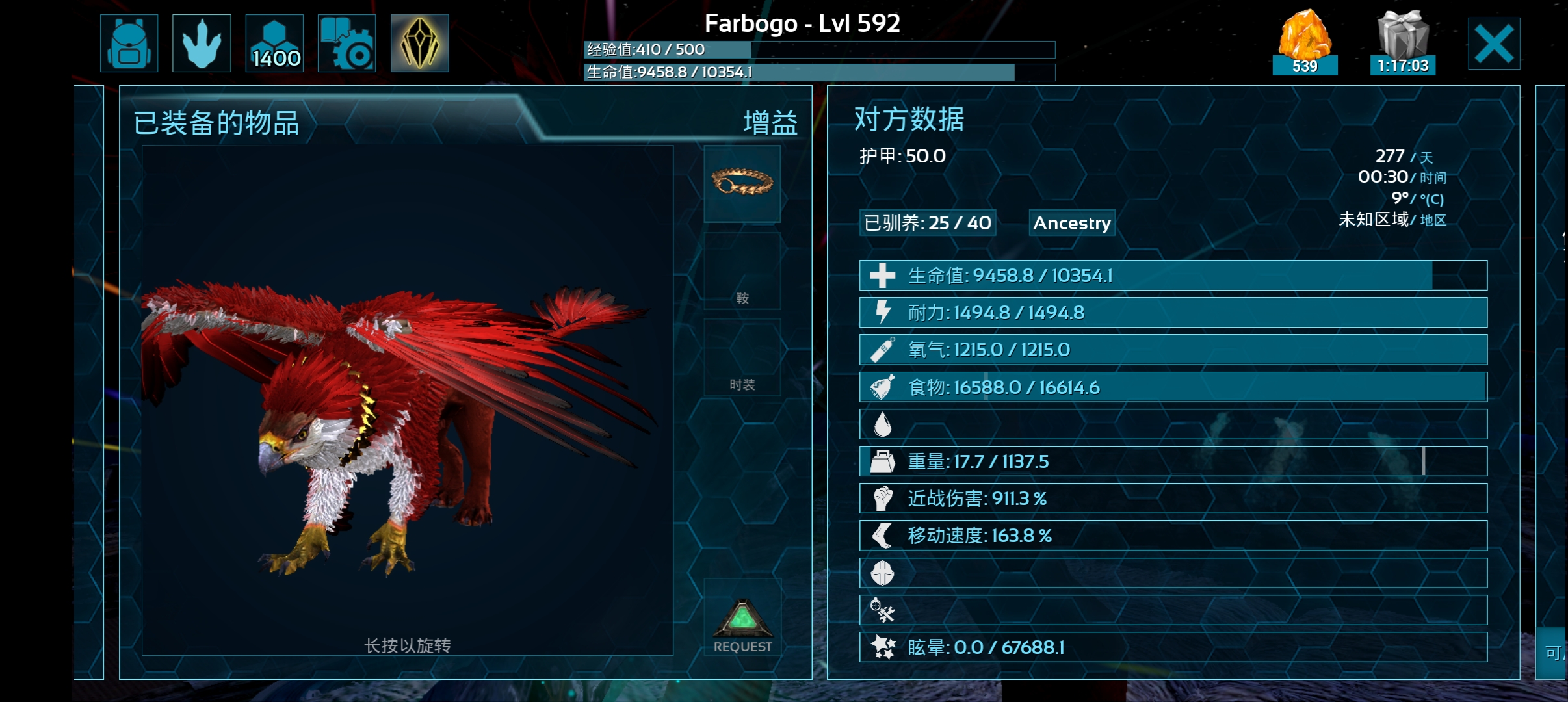The height and width of the screenshot is (702, 1568).
Task: Select the weight stat row
Action: point(1173,461)
